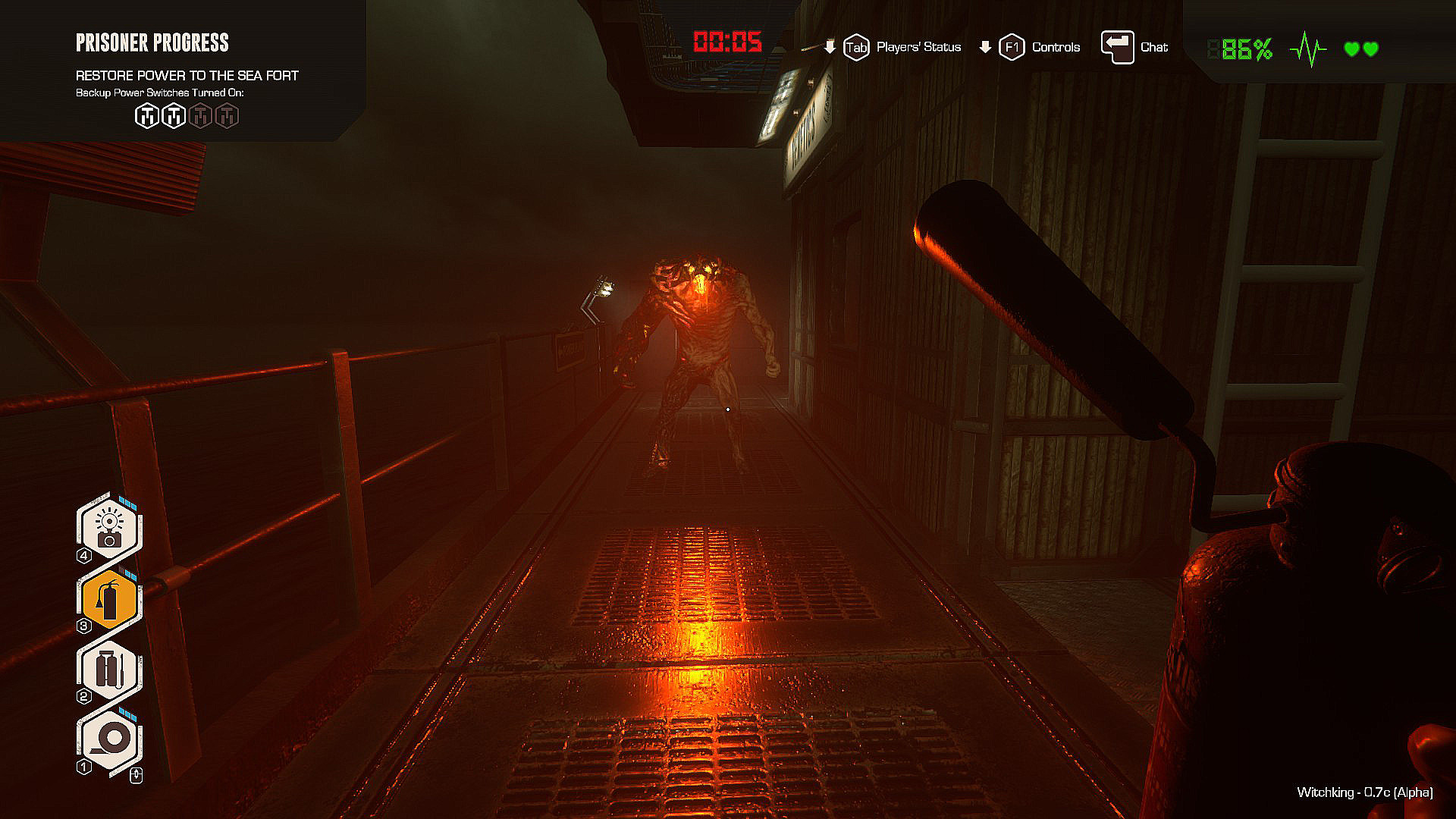Image resolution: width=1456 pixels, height=819 pixels.
Task: Click the Restore Power objective text
Action: coord(187,76)
